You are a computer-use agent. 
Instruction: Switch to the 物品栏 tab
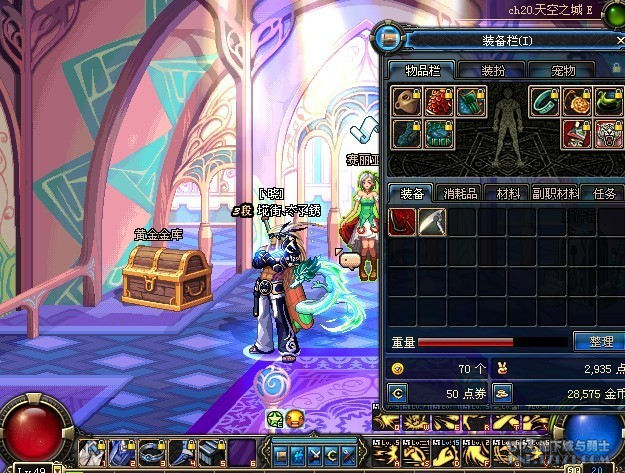421,71
